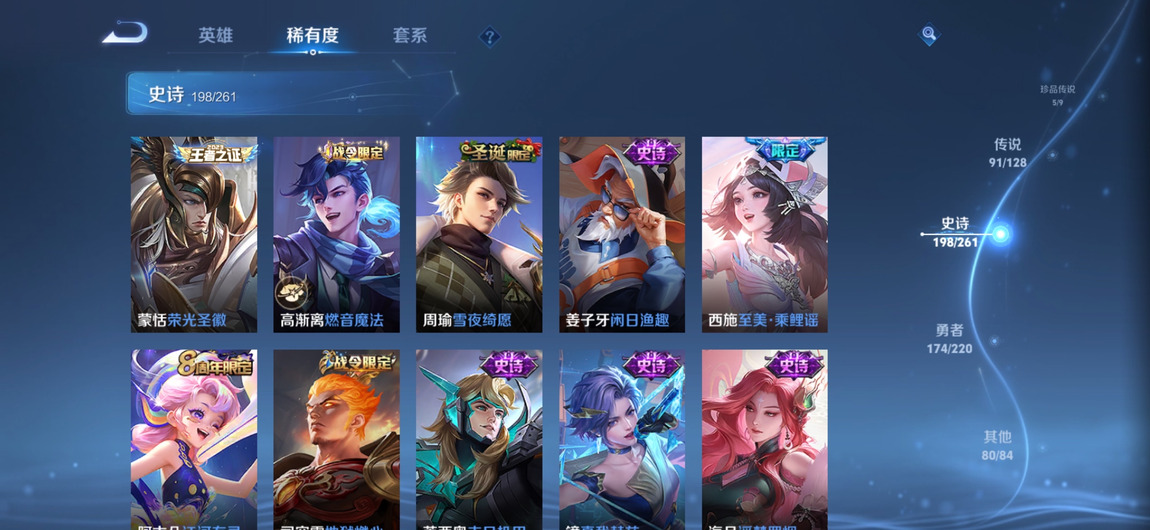Open the 高渐离 燃音魔法 skin card

point(336,234)
